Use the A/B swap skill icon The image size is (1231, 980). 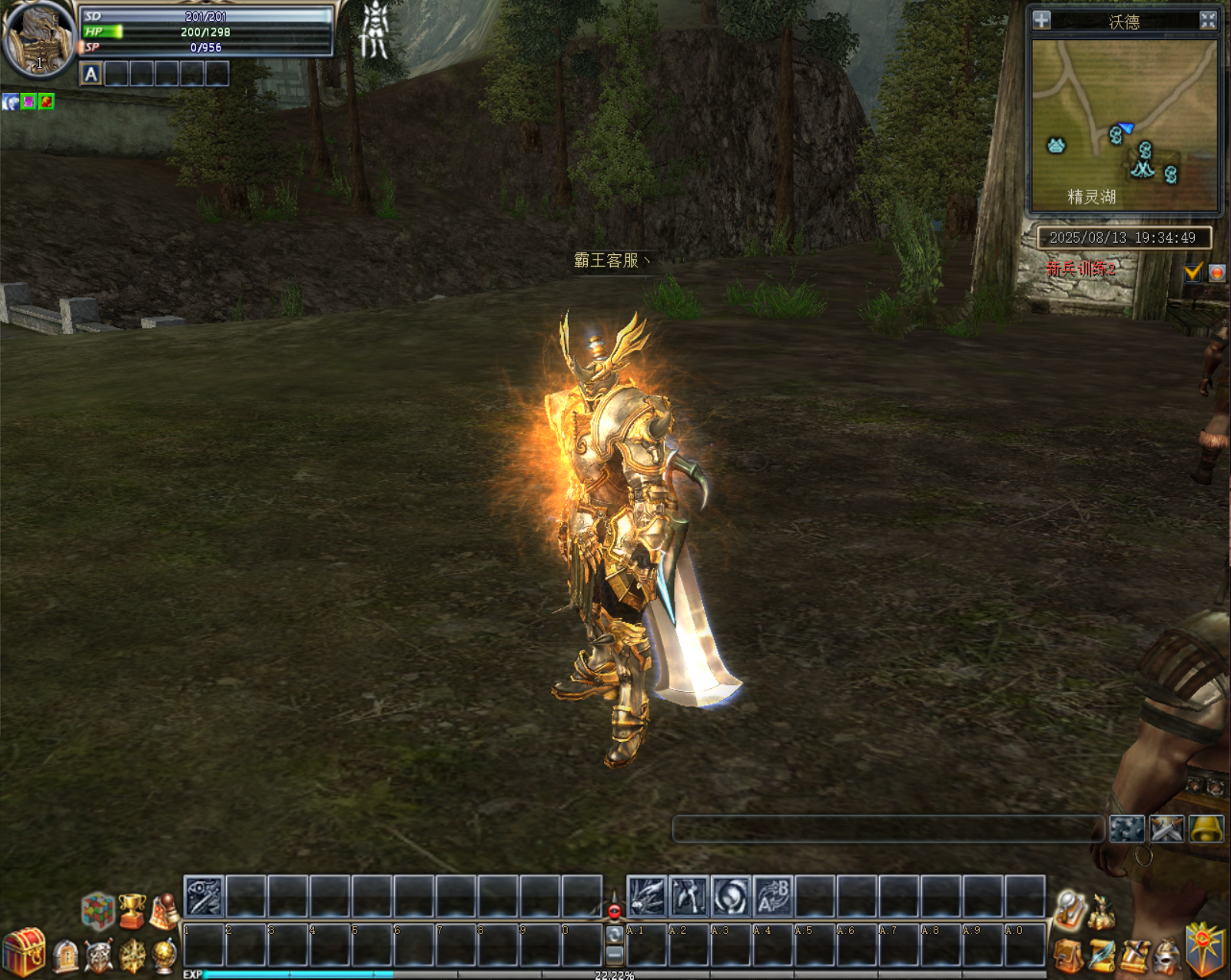point(772,896)
